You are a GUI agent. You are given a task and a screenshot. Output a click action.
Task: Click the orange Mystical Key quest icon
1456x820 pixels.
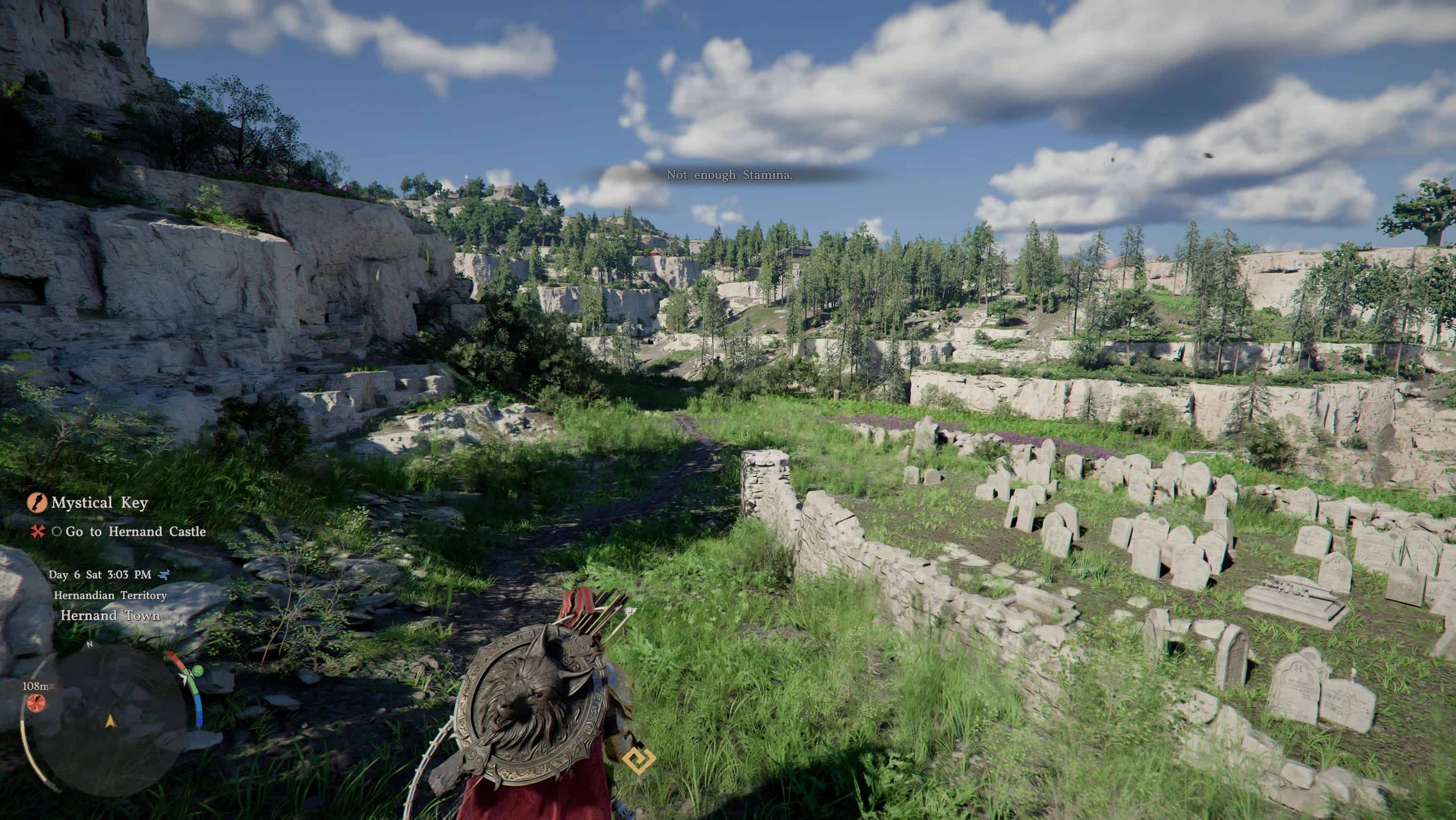pos(37,503)
